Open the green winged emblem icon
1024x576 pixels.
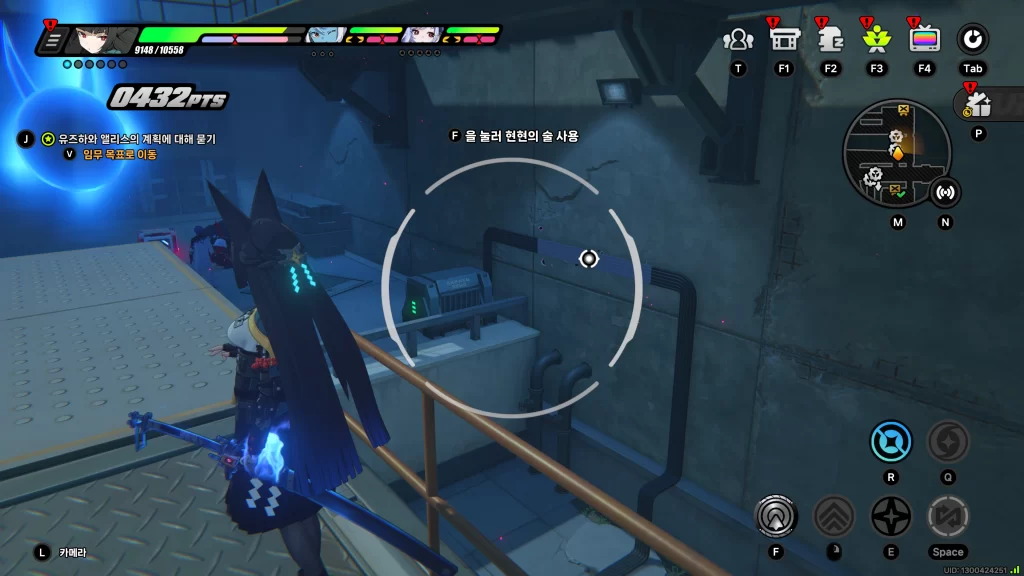coord(876,40)
